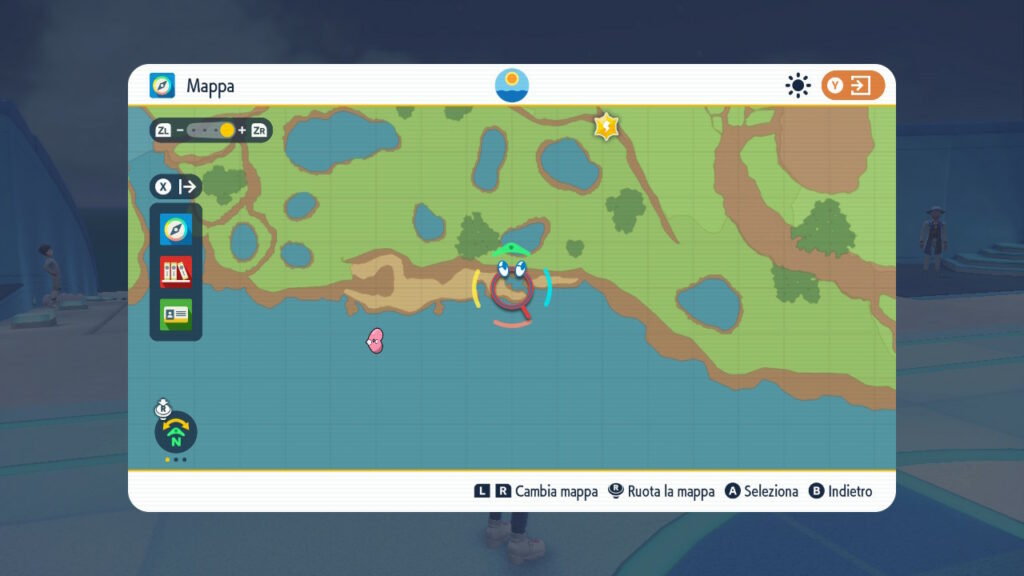Select the yellow electric Tera Raid marker

(x=607, y=126)
